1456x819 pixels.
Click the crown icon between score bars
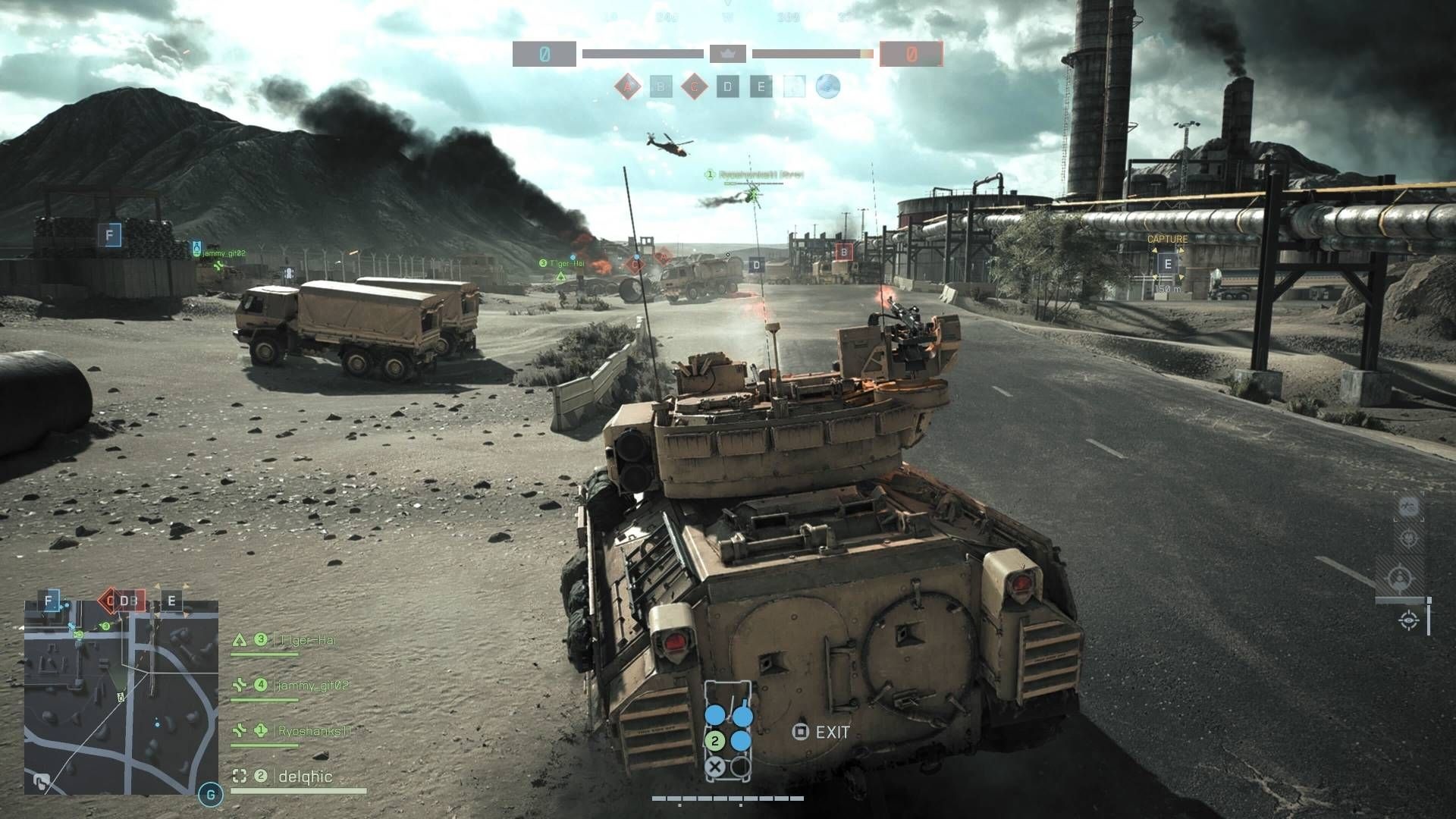point(727,54)
